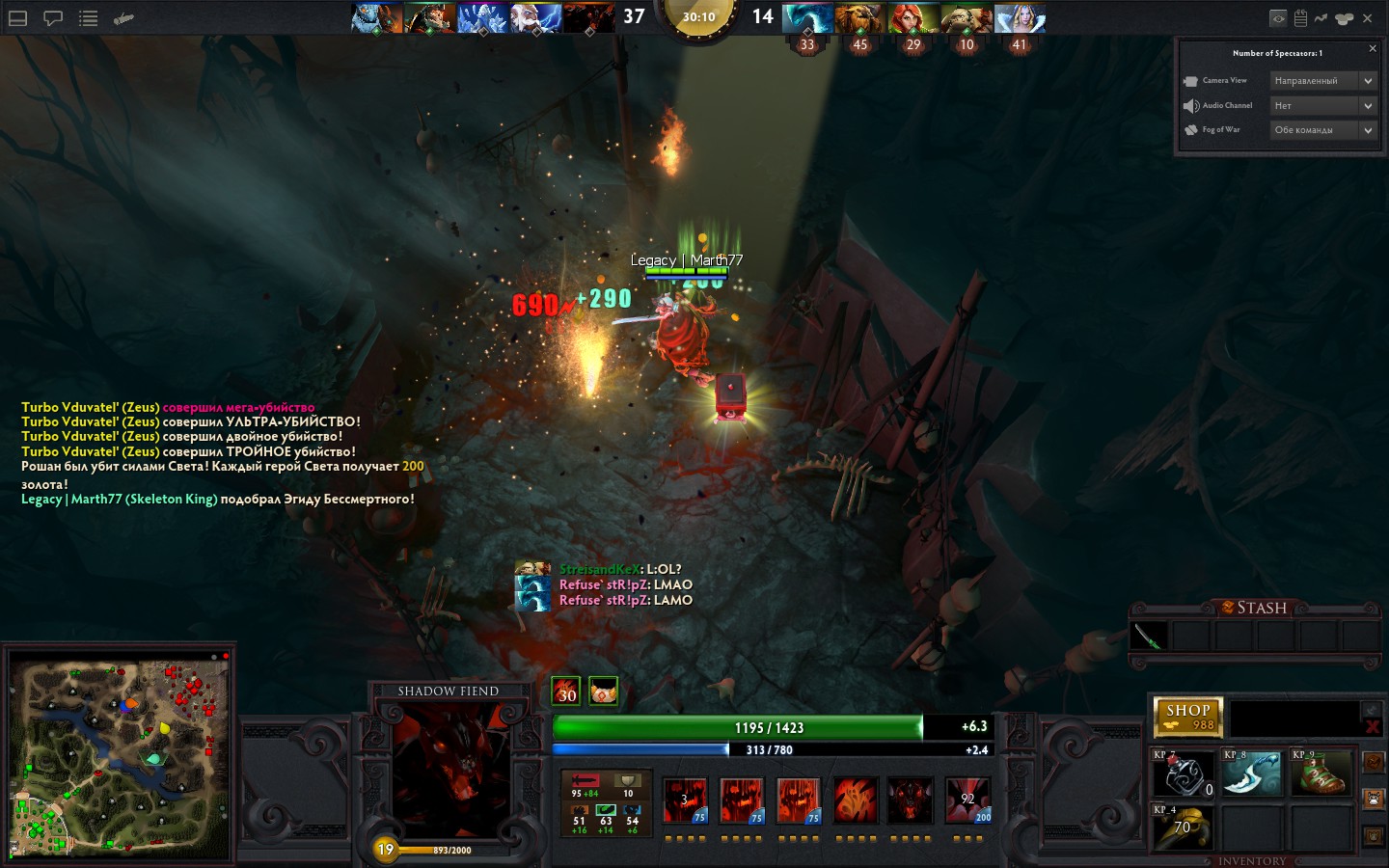1389x868 pixels.
Task: Click Presence of the Dark Lord icon
Action: tap(911, 800)
